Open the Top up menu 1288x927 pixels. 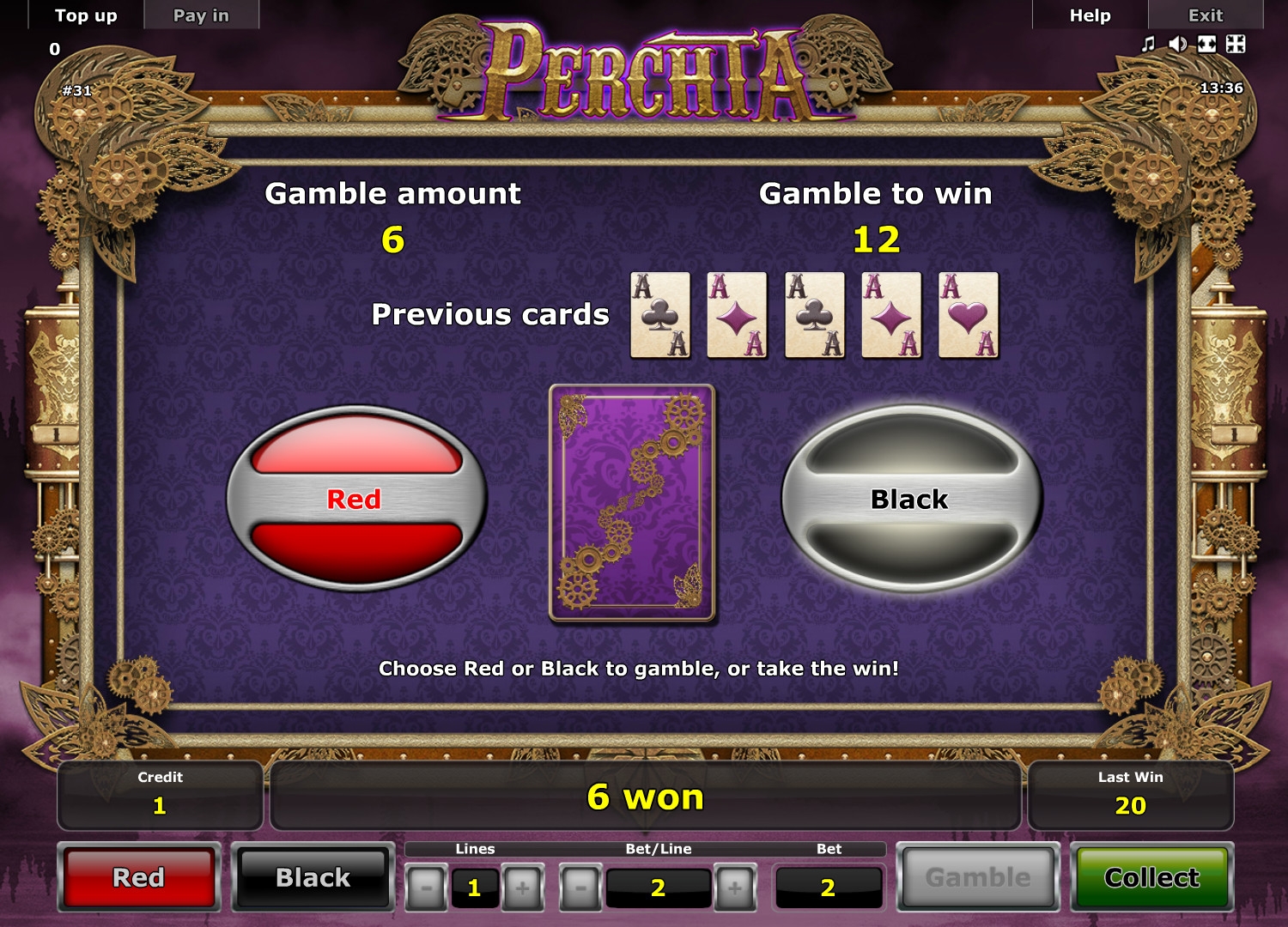point(86,15)
